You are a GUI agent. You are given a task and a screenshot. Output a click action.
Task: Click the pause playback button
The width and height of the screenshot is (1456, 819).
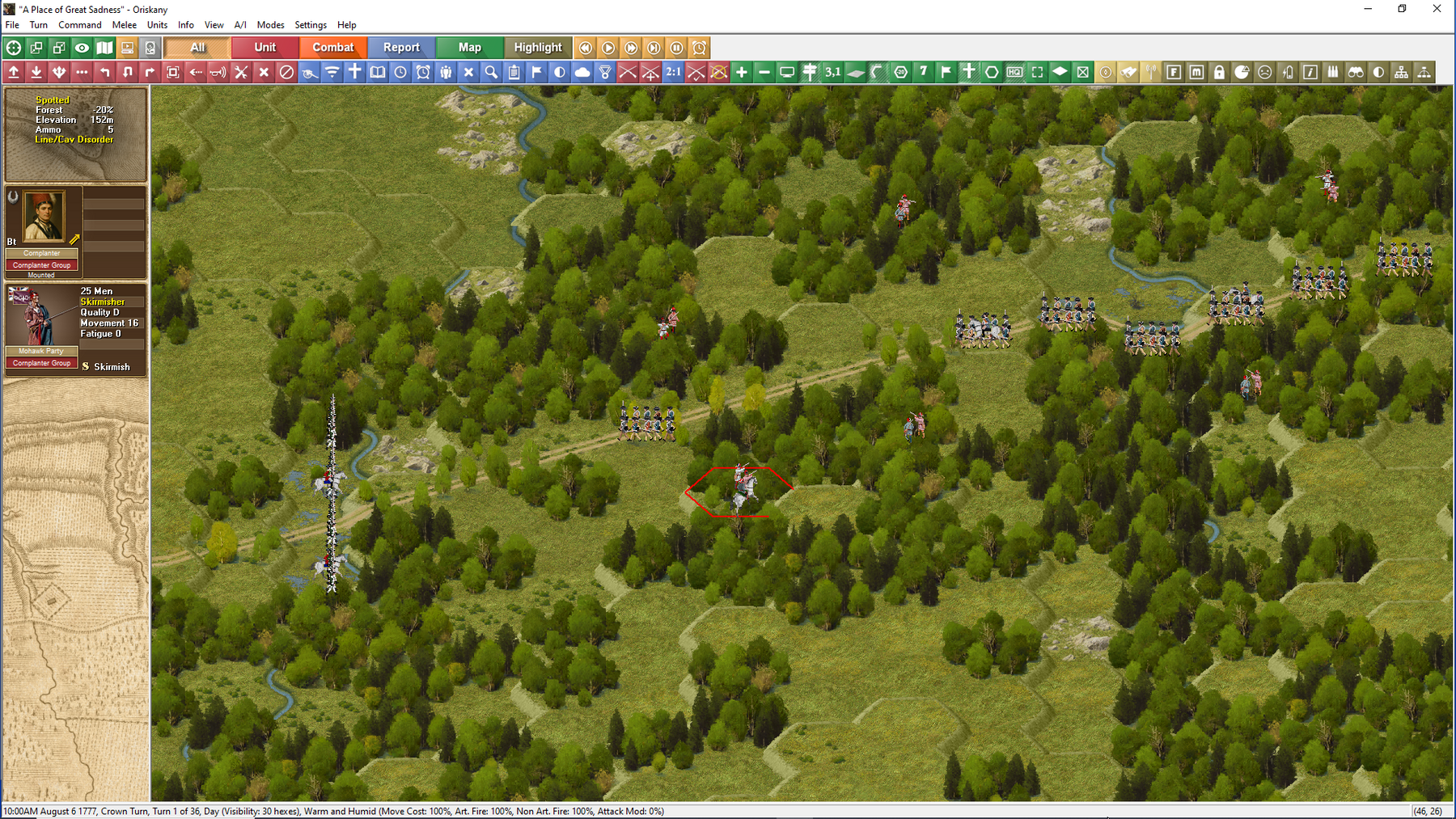click(x=676, y=48)
